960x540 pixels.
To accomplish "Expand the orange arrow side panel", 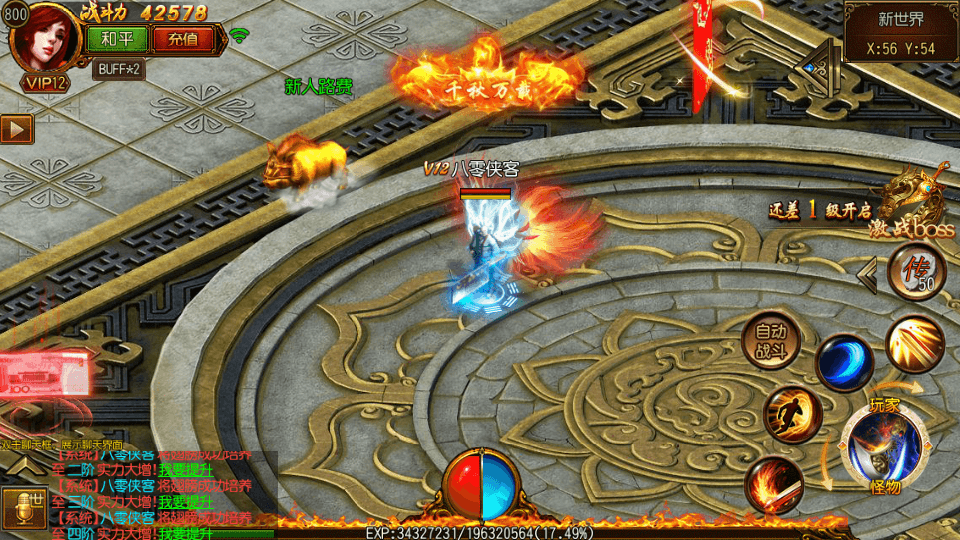I will click(x=17, y=129).
